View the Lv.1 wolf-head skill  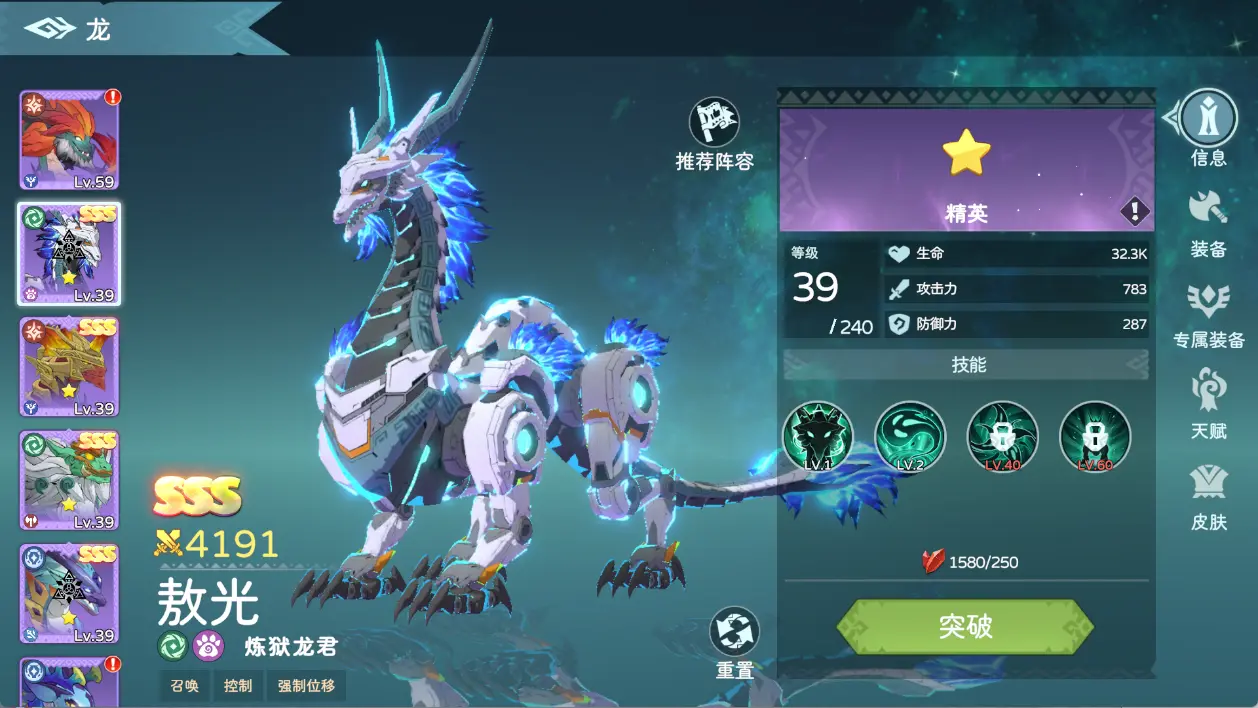pos(818,436)
